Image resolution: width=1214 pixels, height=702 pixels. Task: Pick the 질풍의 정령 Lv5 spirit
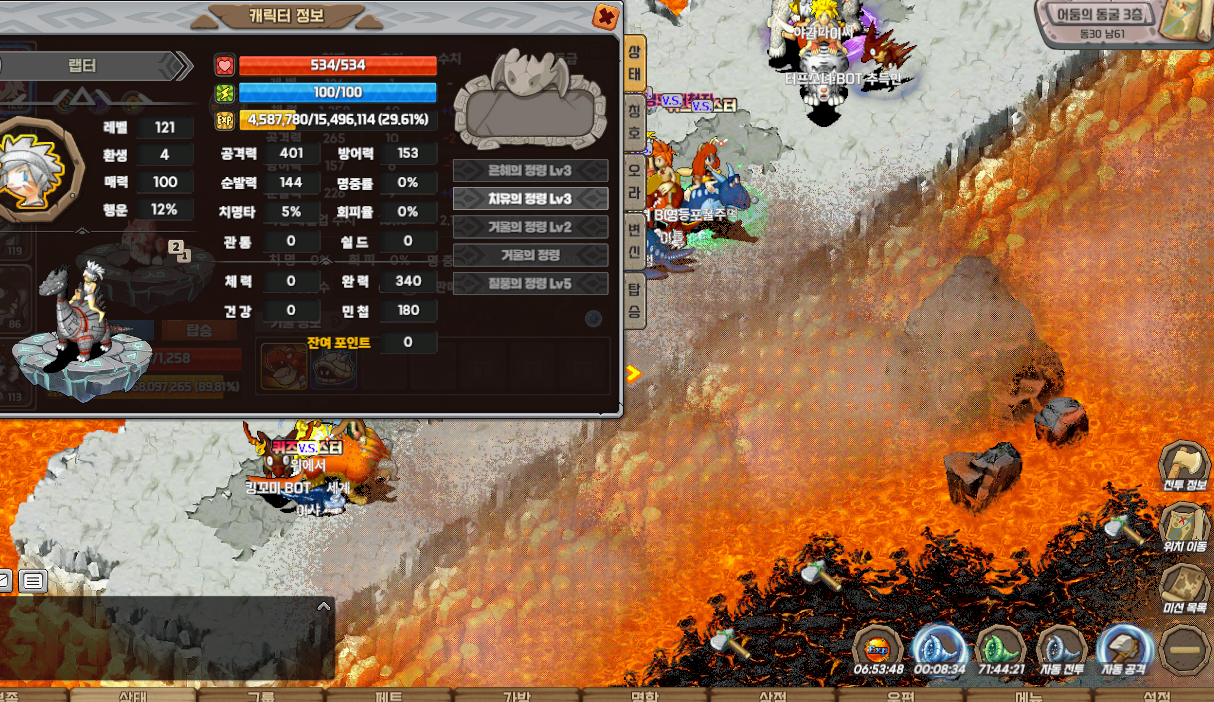[530, 284]
